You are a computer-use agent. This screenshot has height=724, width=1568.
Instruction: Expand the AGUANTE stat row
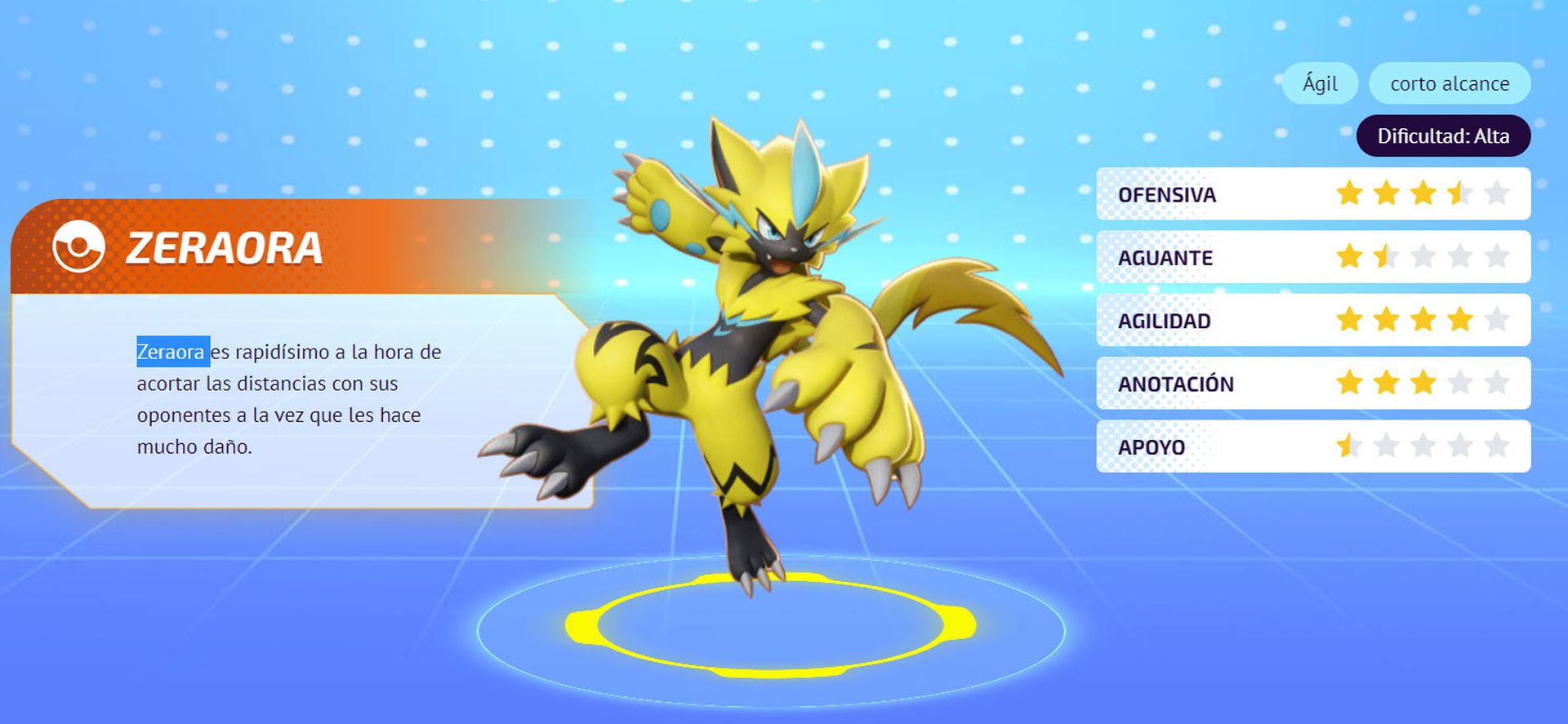tap(1165, 256)
